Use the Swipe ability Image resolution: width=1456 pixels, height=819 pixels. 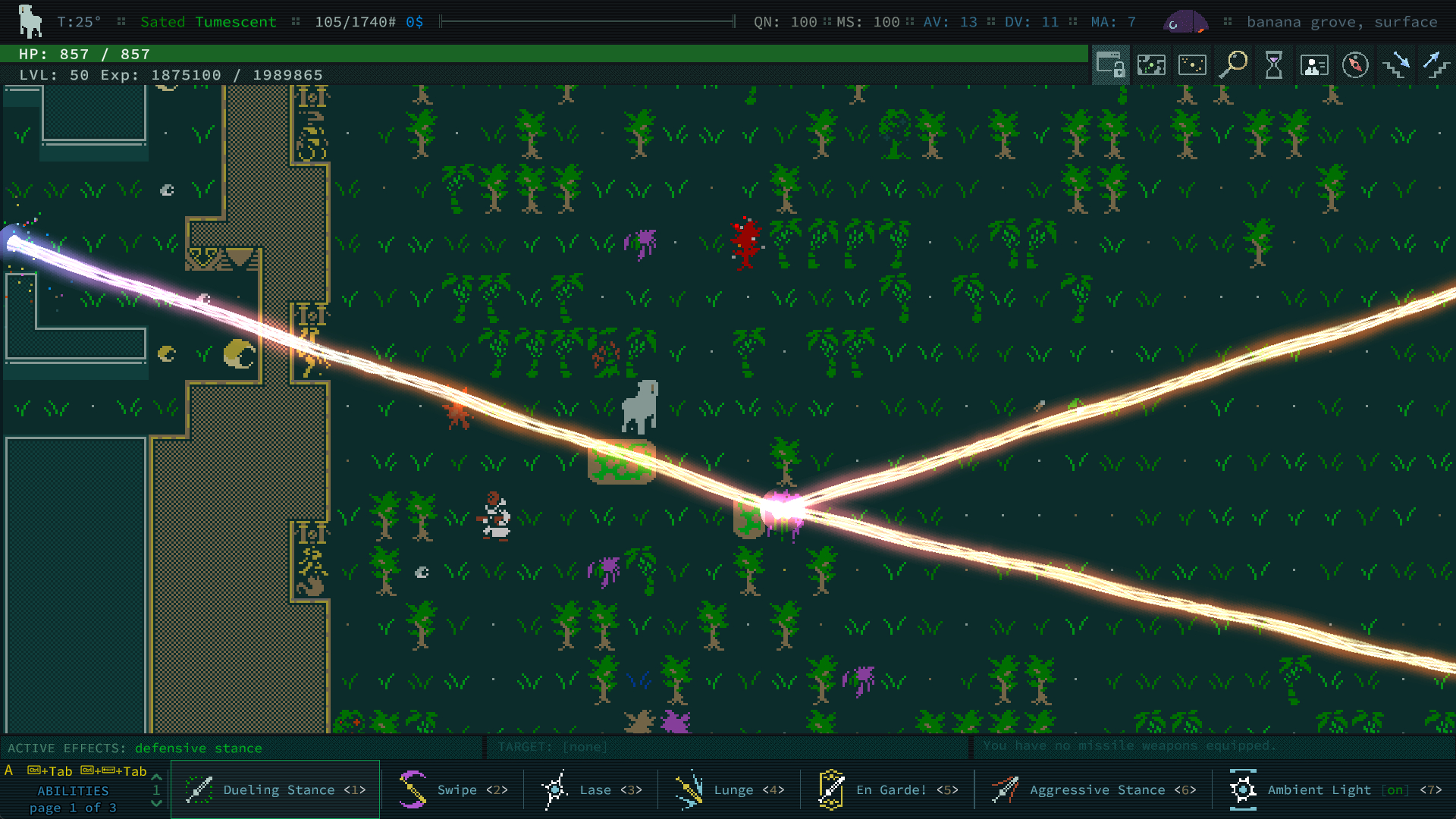(x=453, y=789)
